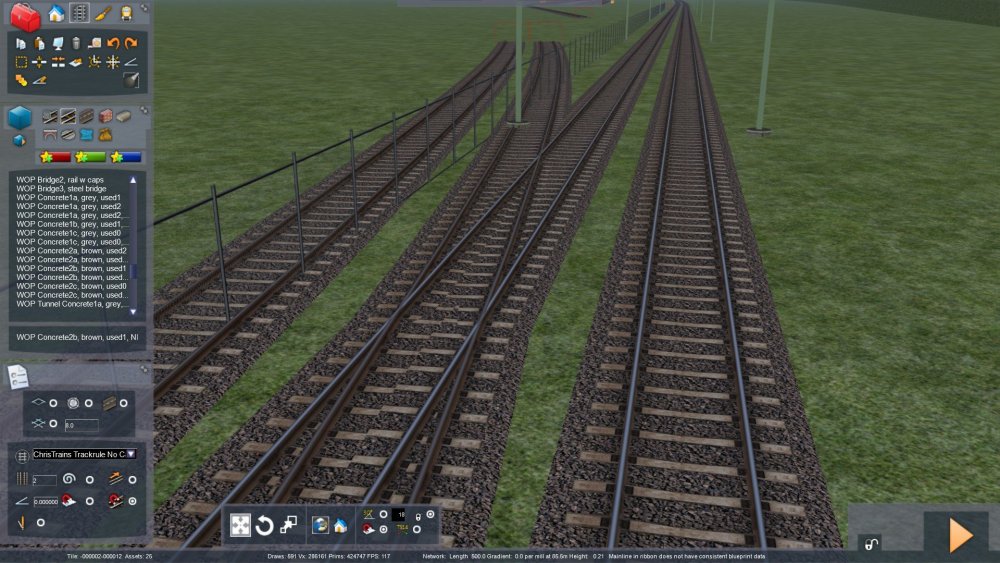Select the move arrows tool
Screen dimensions: 1000x563
coord(240,525)
